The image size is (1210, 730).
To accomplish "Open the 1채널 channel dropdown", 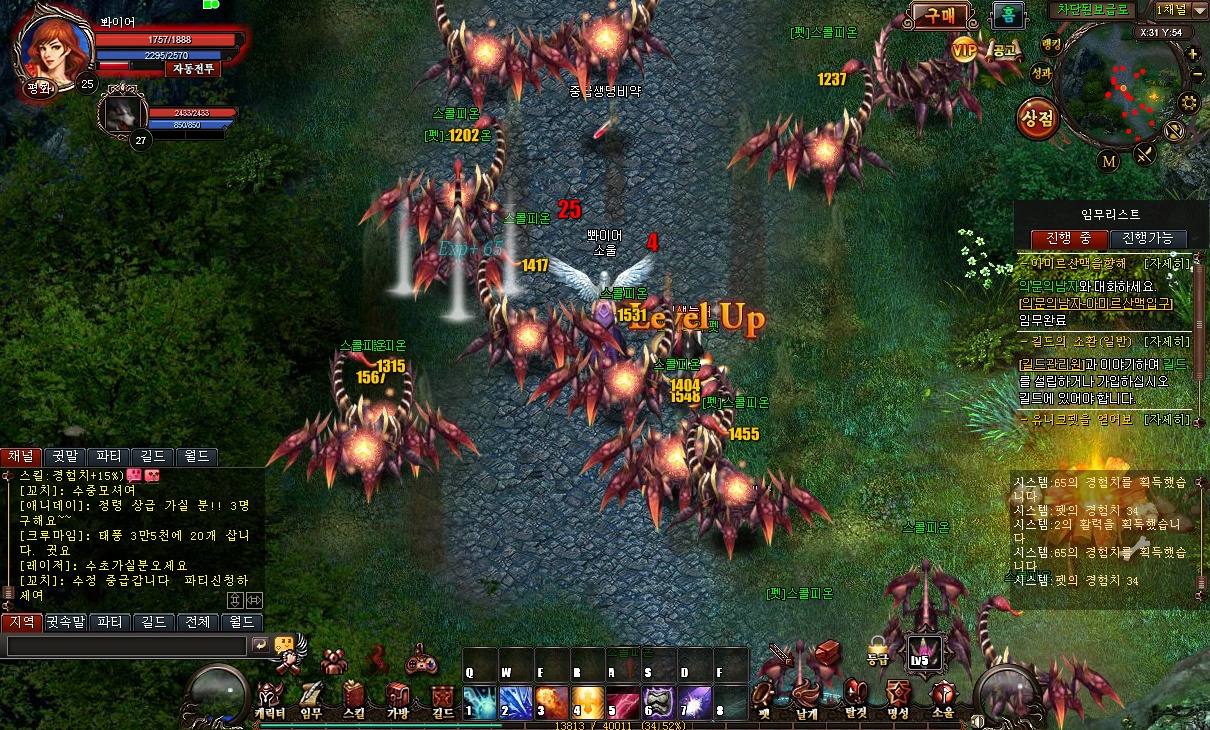I will tap(1180, 10).
